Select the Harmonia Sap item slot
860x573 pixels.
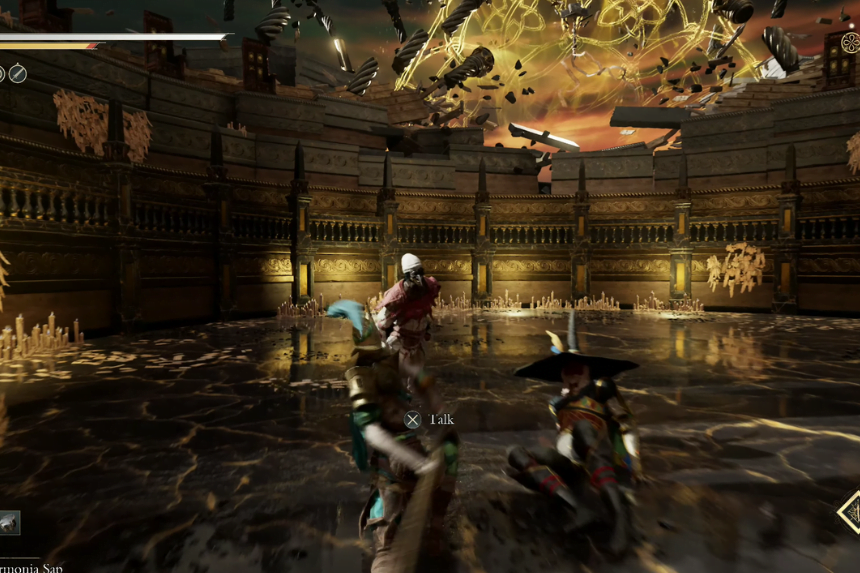[9, 522]
